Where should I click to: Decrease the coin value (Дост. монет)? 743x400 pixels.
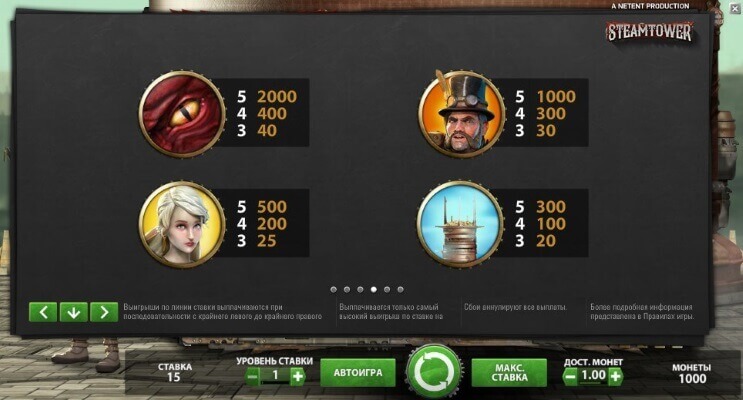coord(570,376)
